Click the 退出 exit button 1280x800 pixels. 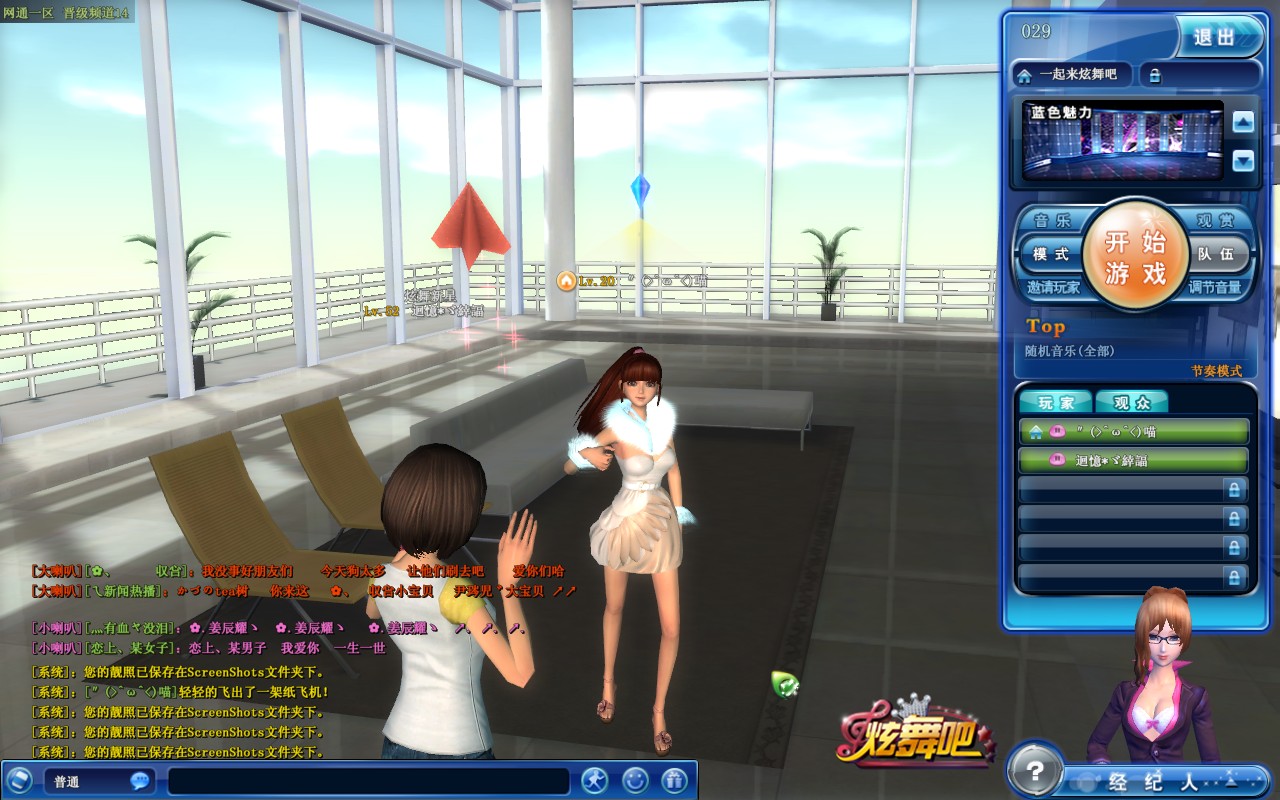(x=1216, y=37)
